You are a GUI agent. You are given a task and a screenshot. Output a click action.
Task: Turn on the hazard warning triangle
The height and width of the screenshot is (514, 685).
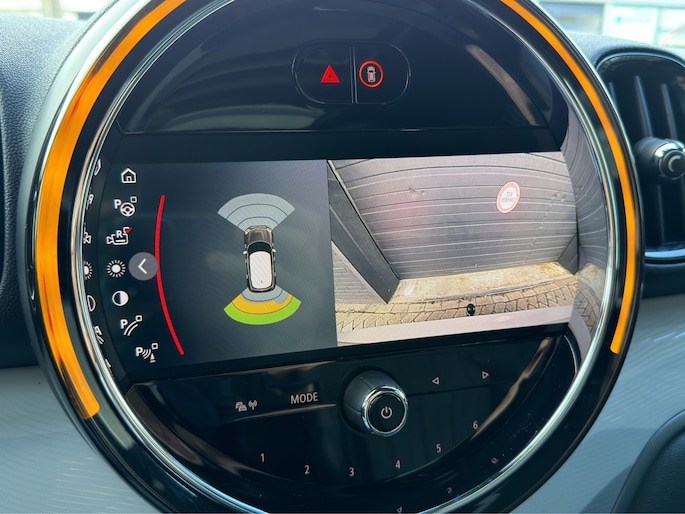(x=329, y=73)
